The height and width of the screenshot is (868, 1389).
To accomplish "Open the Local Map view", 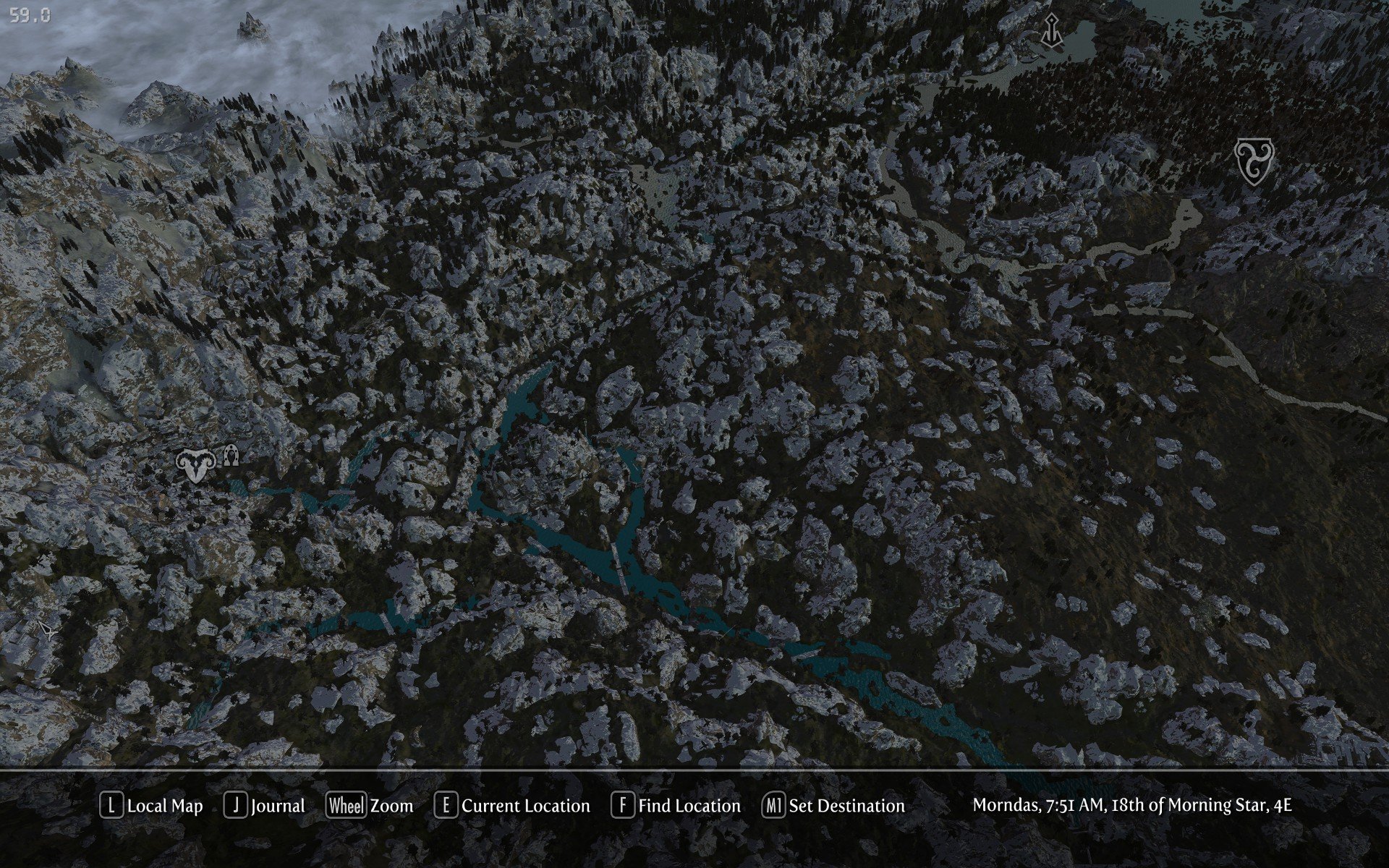I will click(152, 806).
